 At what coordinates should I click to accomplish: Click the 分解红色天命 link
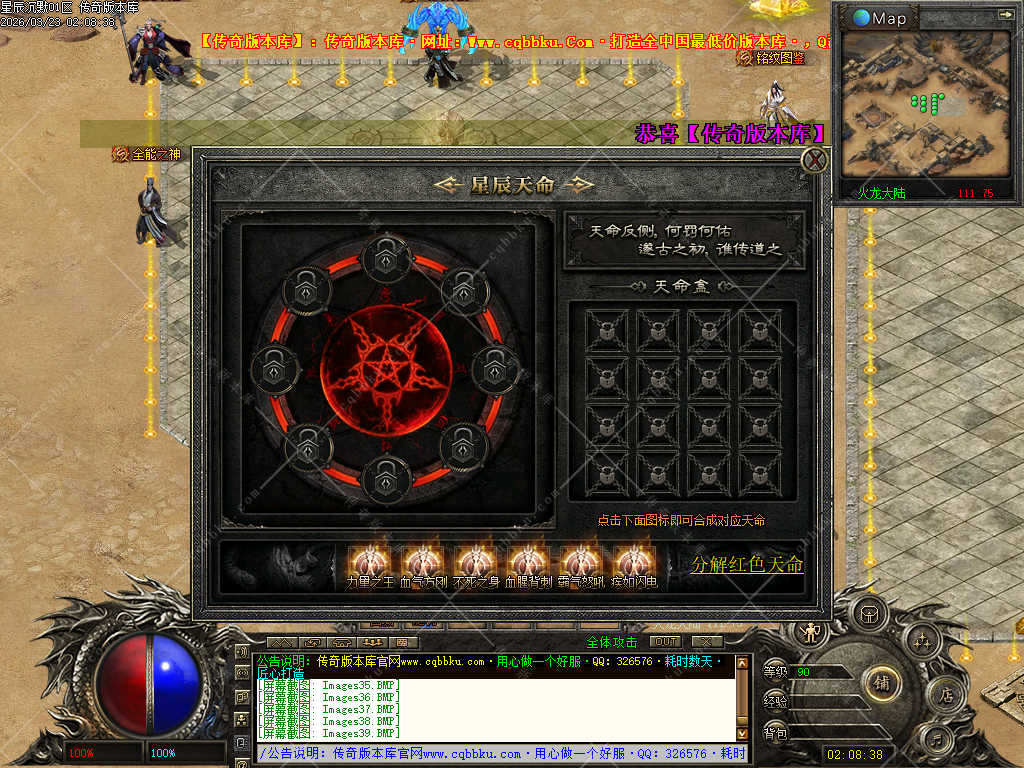(x=747, y=565)
